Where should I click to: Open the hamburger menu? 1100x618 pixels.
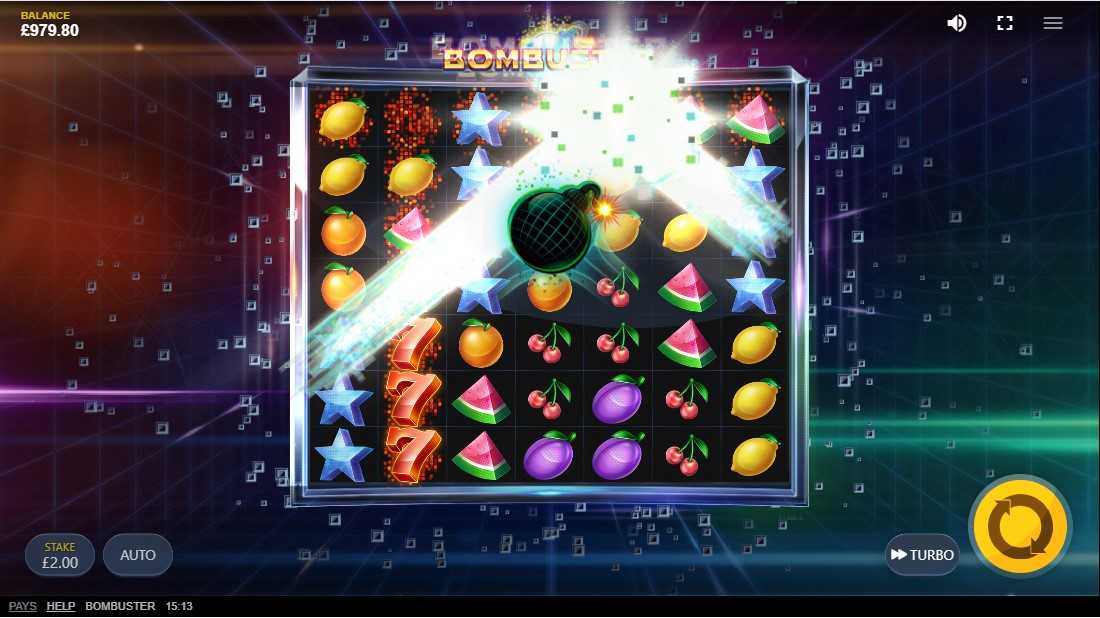tap(1053, 23)
